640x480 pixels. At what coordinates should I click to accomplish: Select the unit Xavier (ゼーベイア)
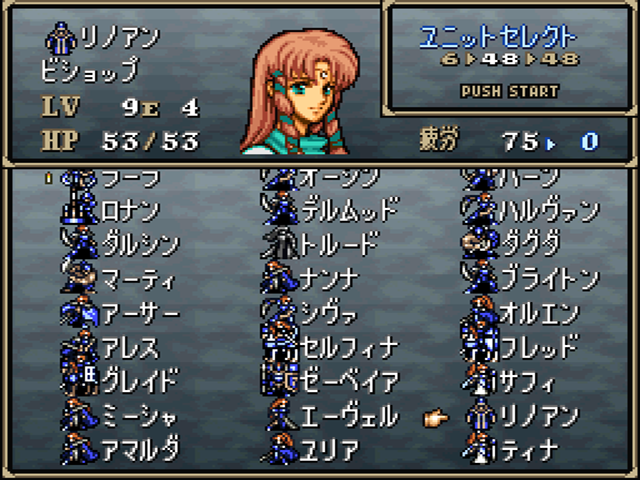[348, 381]
